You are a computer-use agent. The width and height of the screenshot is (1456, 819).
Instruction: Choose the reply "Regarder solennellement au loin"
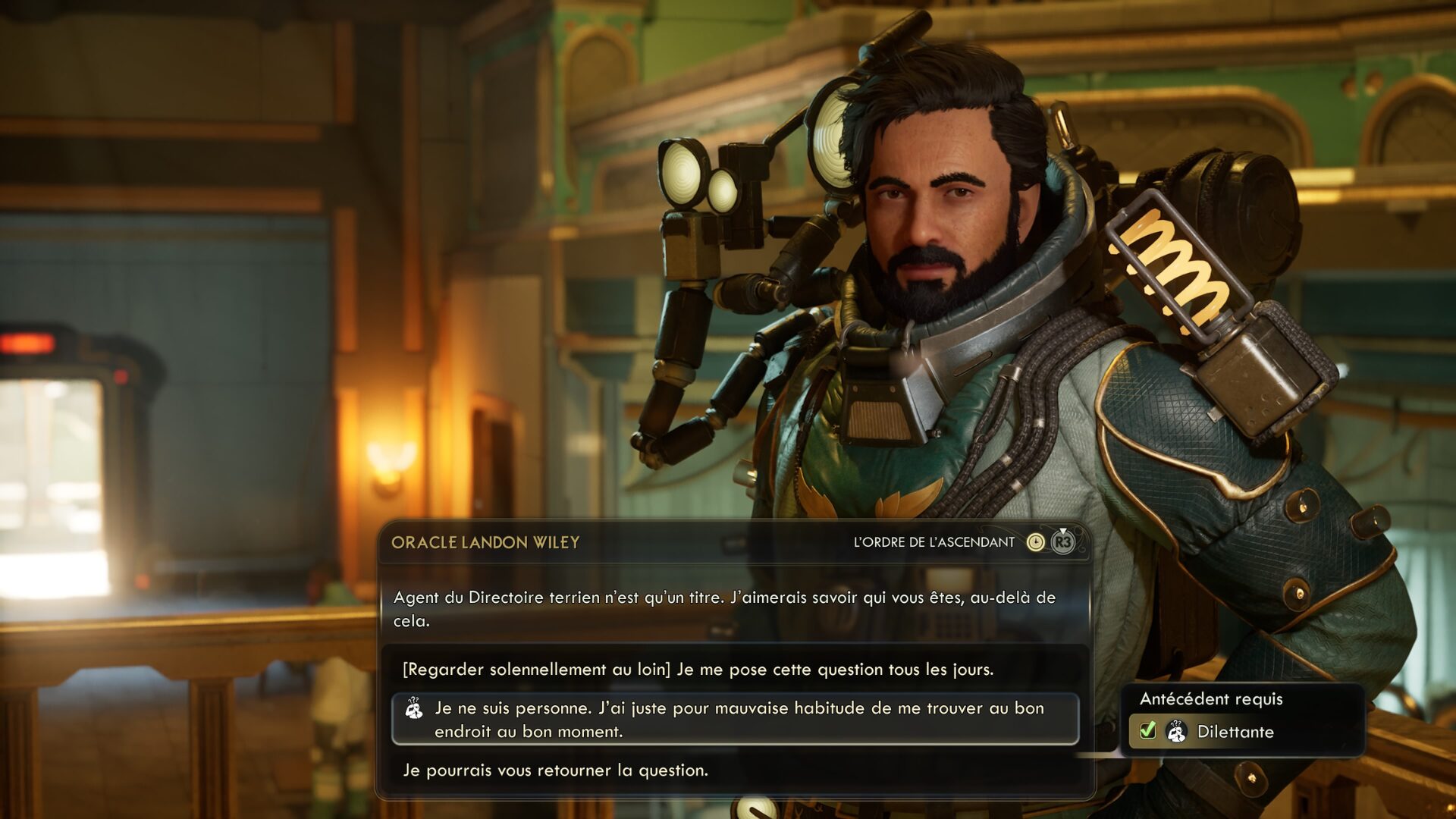pos(698,670)
